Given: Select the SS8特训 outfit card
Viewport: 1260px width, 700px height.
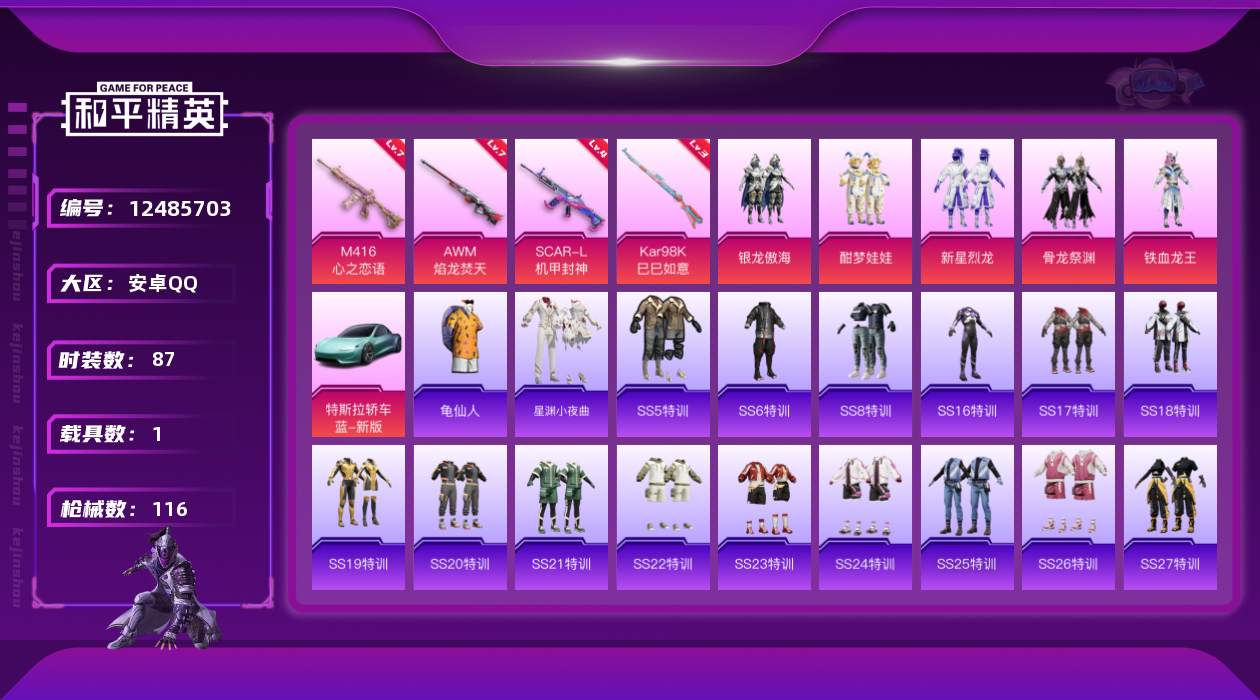Looking at the screenshot, I should click(865, 364).
